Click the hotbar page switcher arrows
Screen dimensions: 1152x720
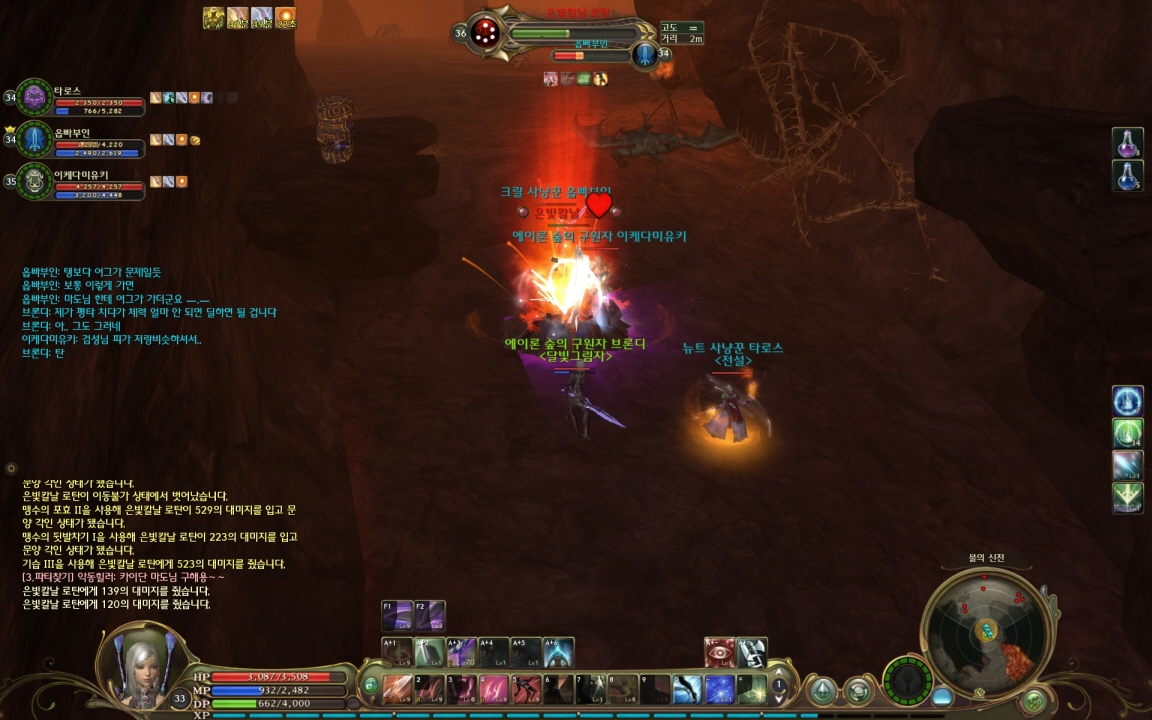click(779, 689)
